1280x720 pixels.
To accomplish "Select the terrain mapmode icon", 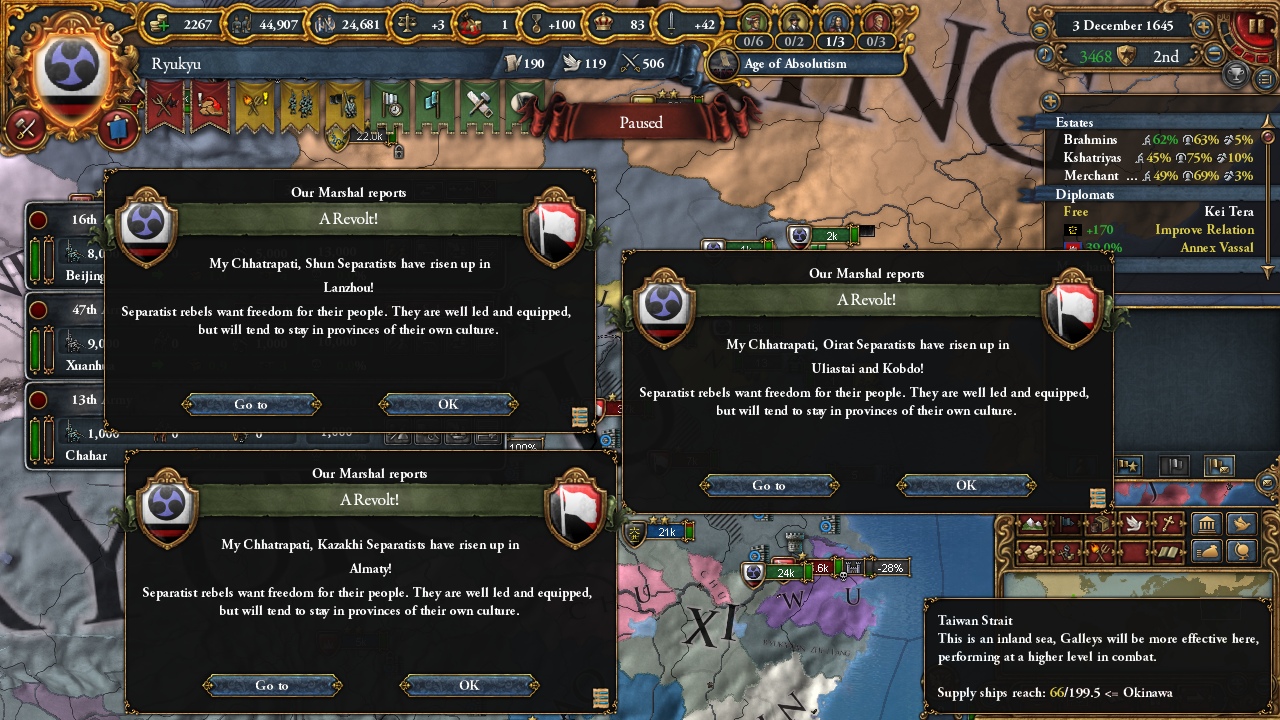I will tap(1030, 523).
